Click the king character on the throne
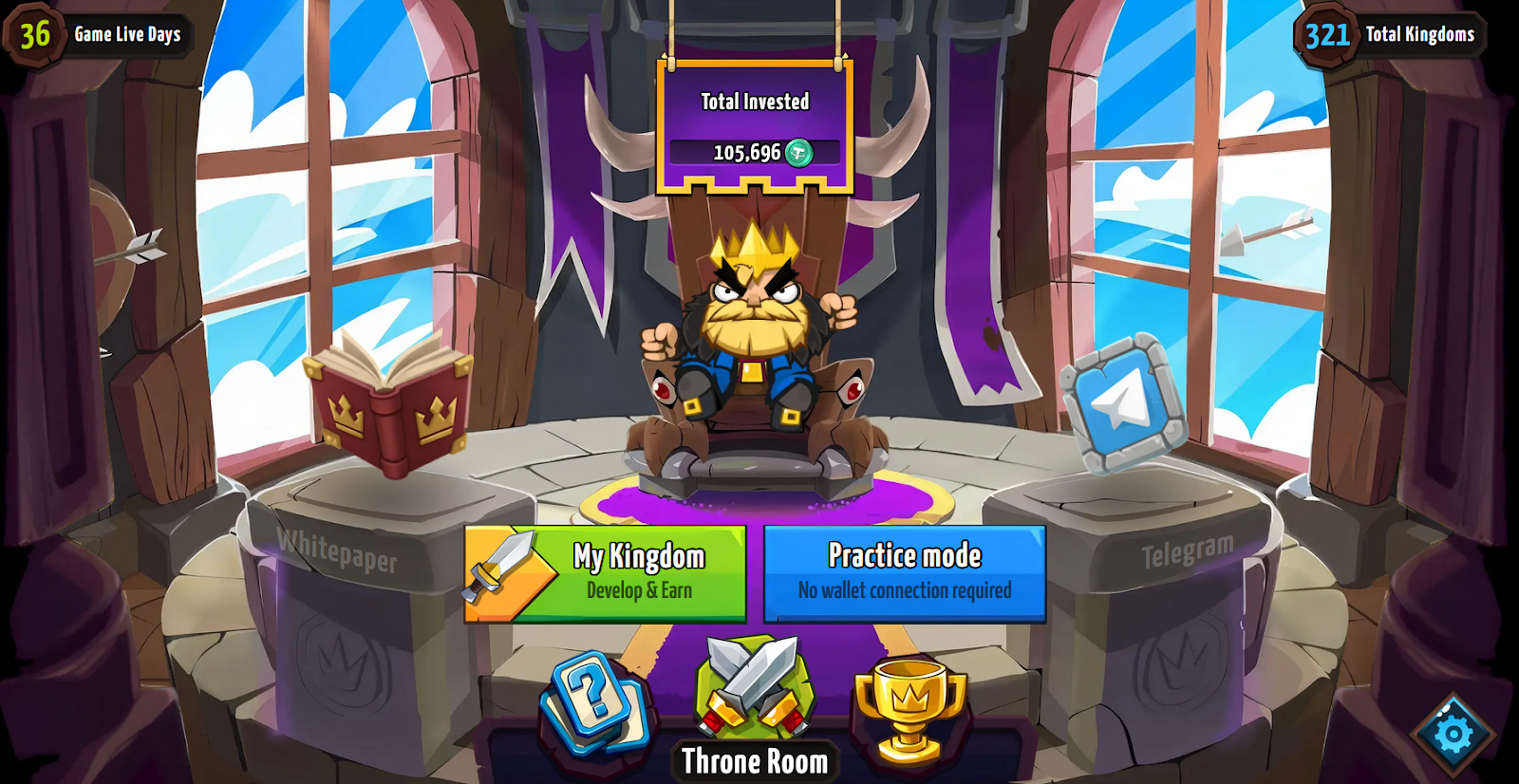This screenshot has width=1519, height=784. click(755, 323)
